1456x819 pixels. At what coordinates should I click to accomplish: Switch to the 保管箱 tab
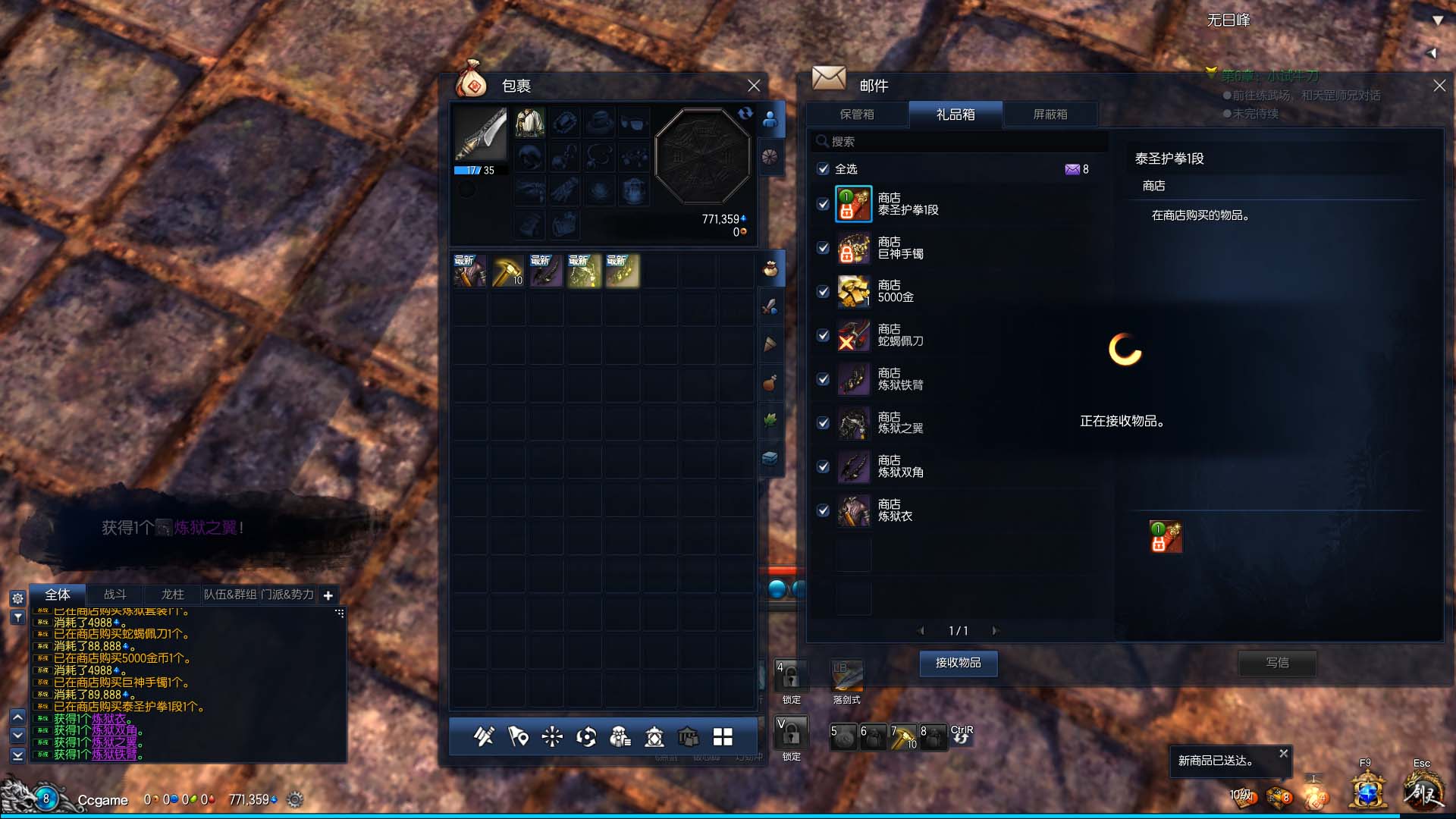point(857,115)
